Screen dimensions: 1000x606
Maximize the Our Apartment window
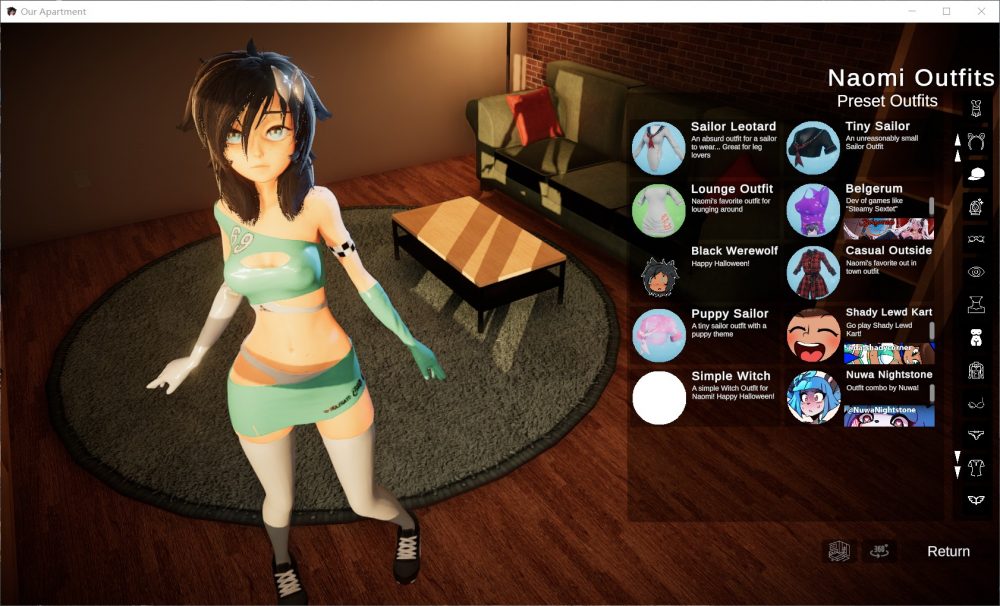(946, 11)
